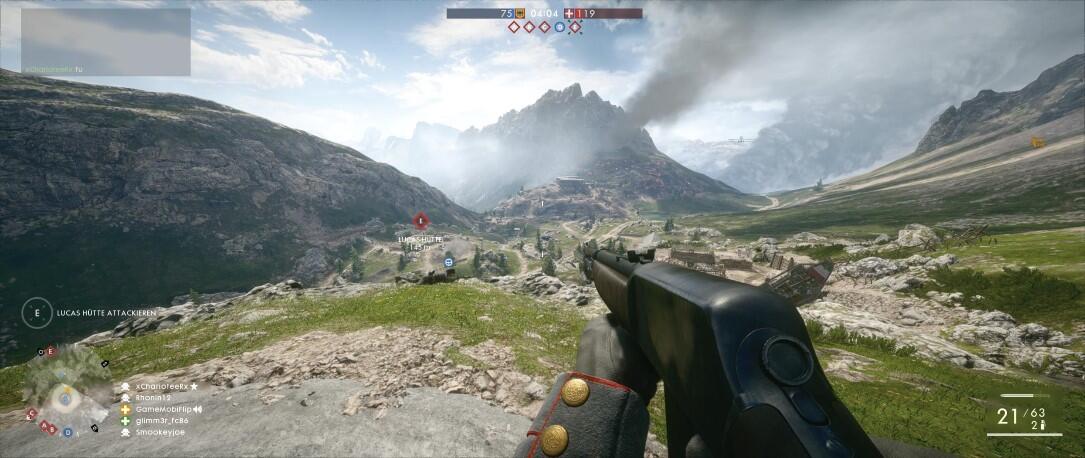The image size is (1085, 458).
Task: Click the blue D flag on the minimap
Action: tap(67, 432)
